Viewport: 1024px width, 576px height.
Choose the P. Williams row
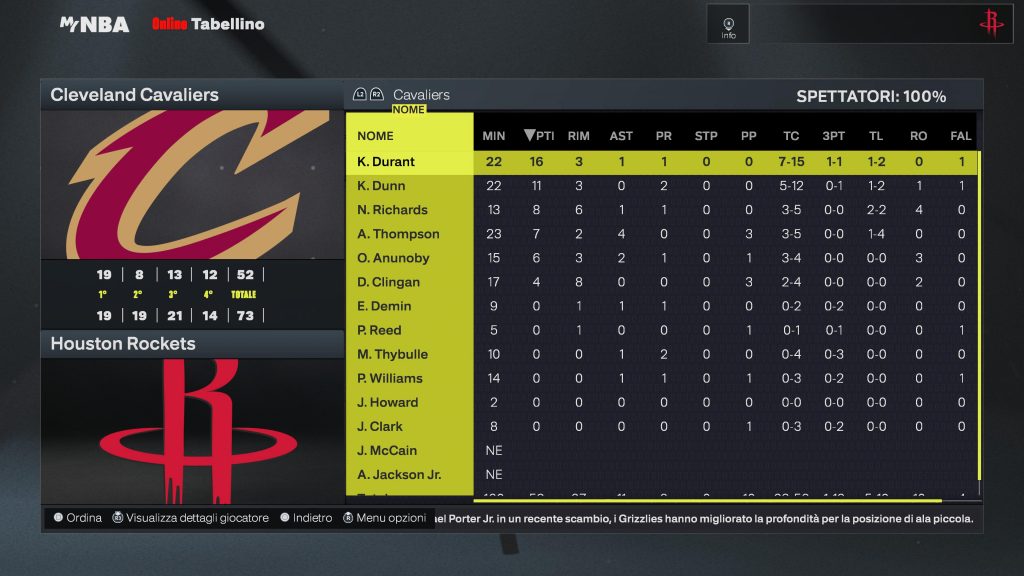pos(390,378)
